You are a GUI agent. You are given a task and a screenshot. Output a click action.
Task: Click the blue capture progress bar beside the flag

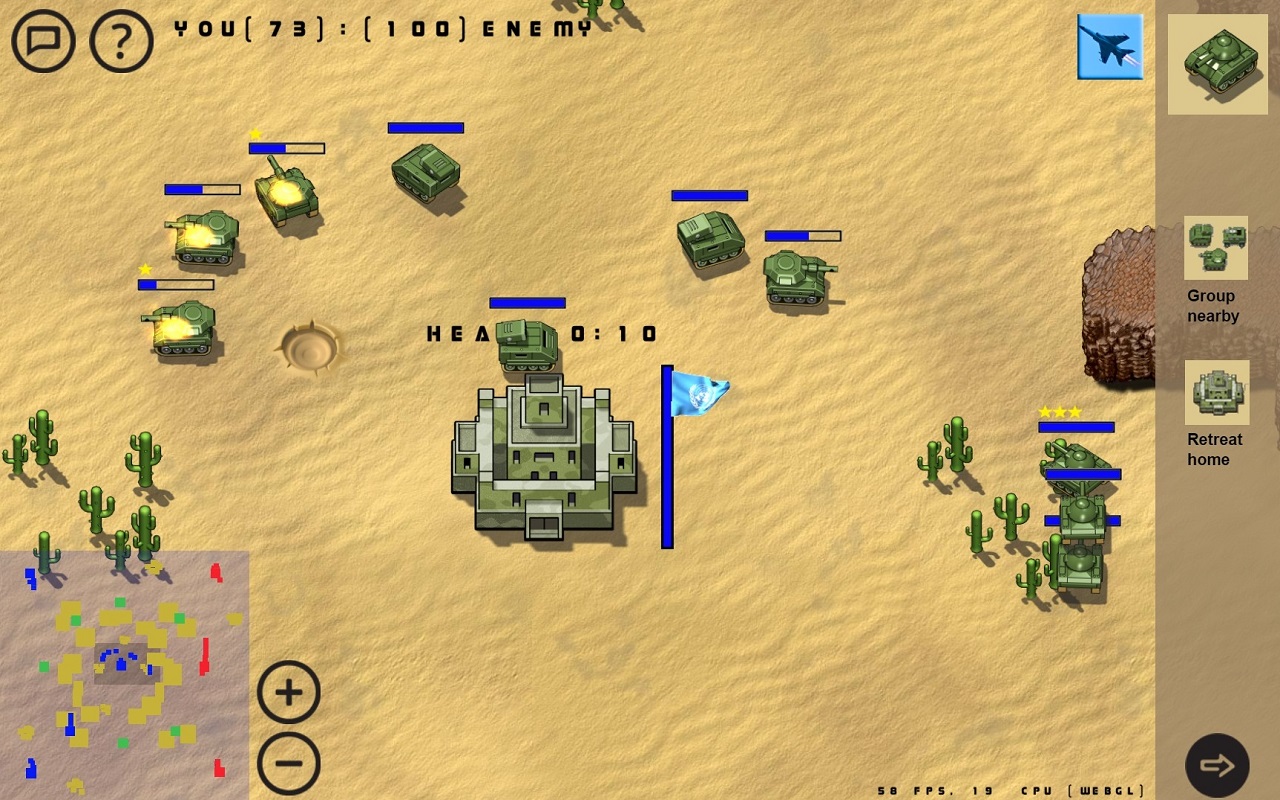tap(667, 458)
